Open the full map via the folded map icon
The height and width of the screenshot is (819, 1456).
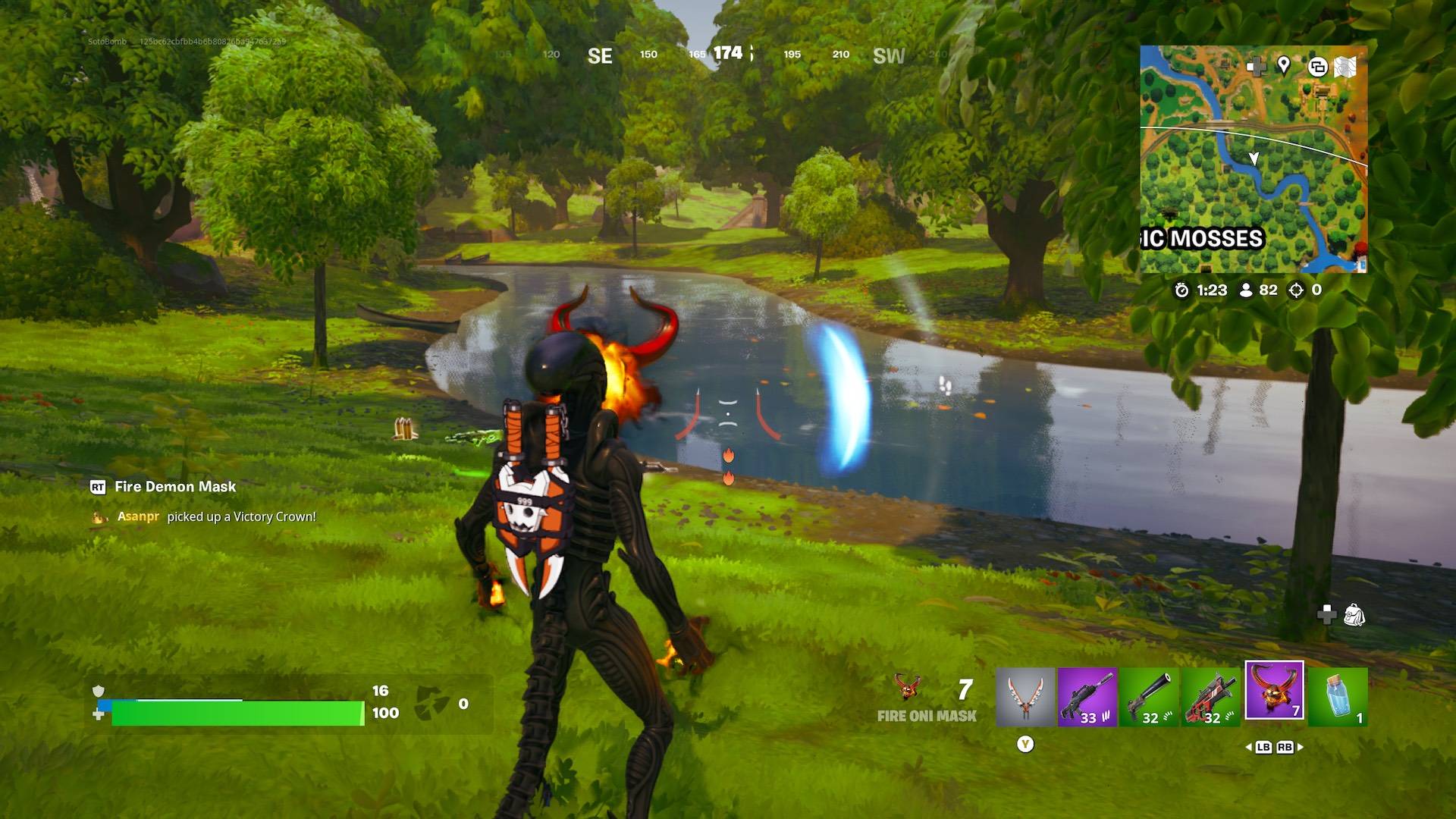[x=1346, y=67]
